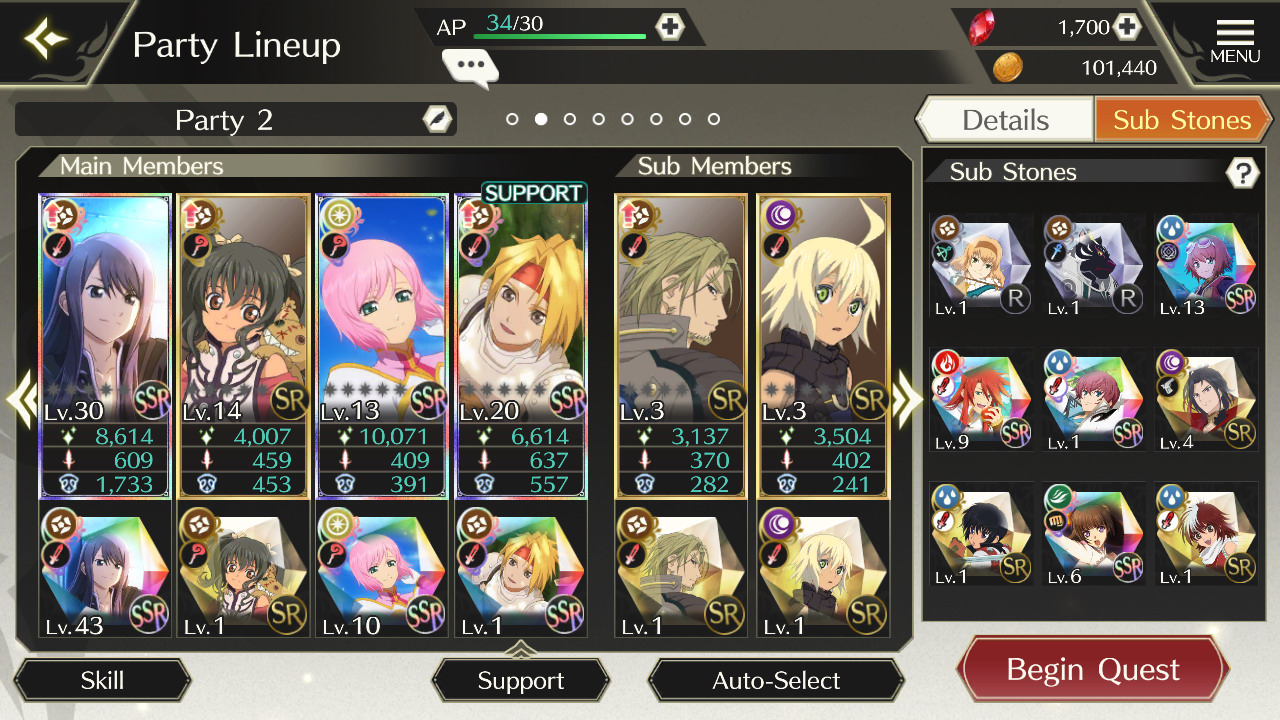Show Sub Stones help question mark
Viewport: 1280px width, 720px height.
point(1241,173)
